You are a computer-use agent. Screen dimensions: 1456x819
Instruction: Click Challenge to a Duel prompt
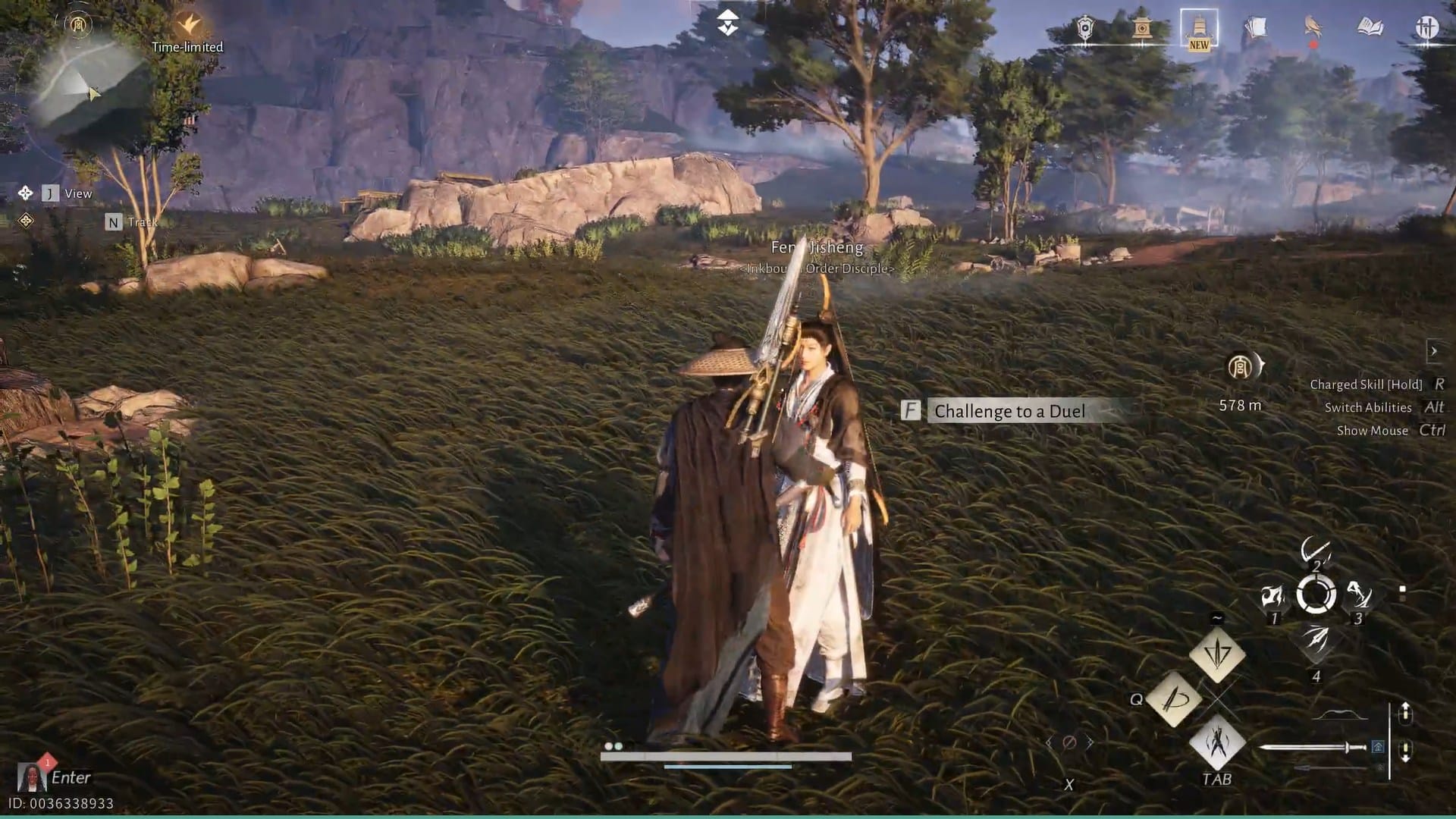pyautogui.click(x=1010, y=412)
